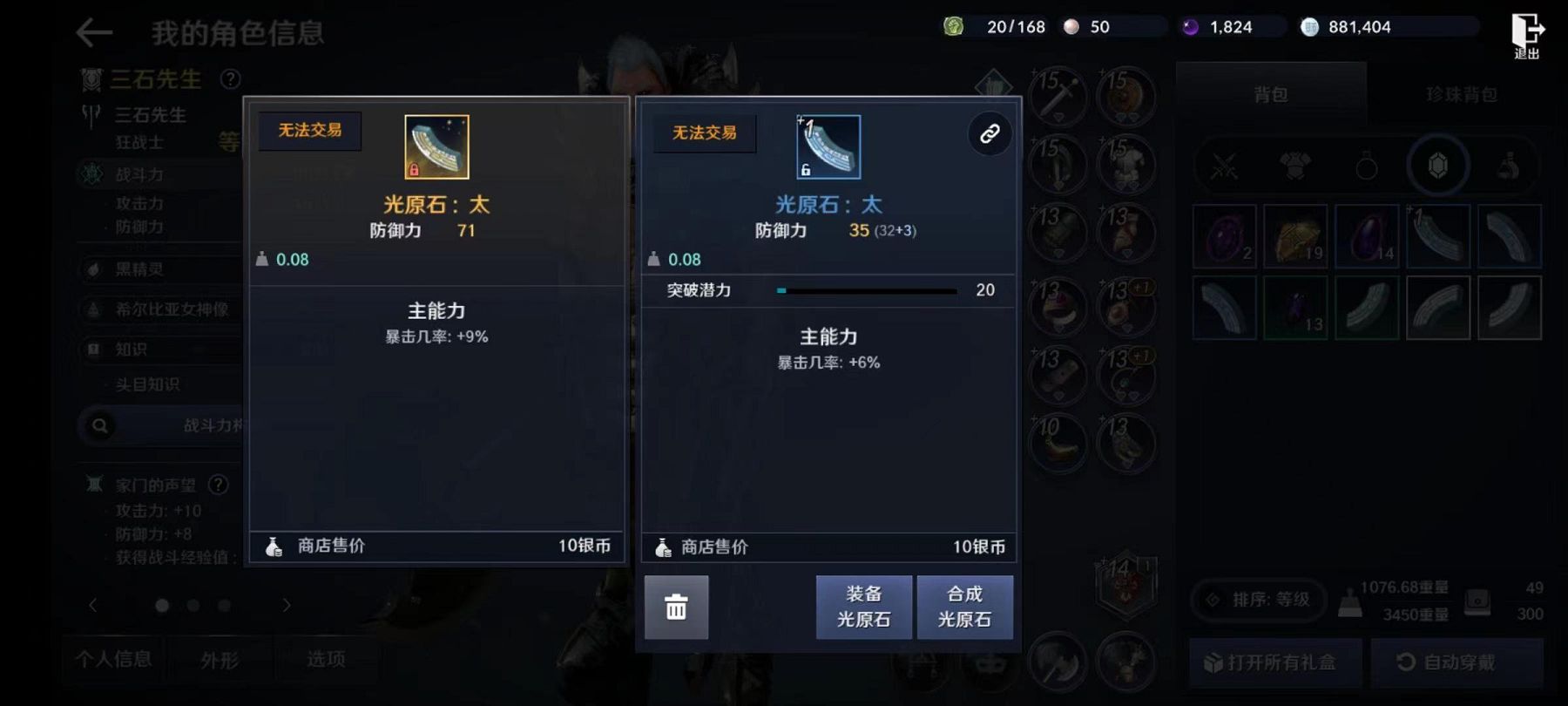Go back with the top-left arrow
Image resolution: width=1568 pixels, height=706 pixels.
tap(94, 33)
